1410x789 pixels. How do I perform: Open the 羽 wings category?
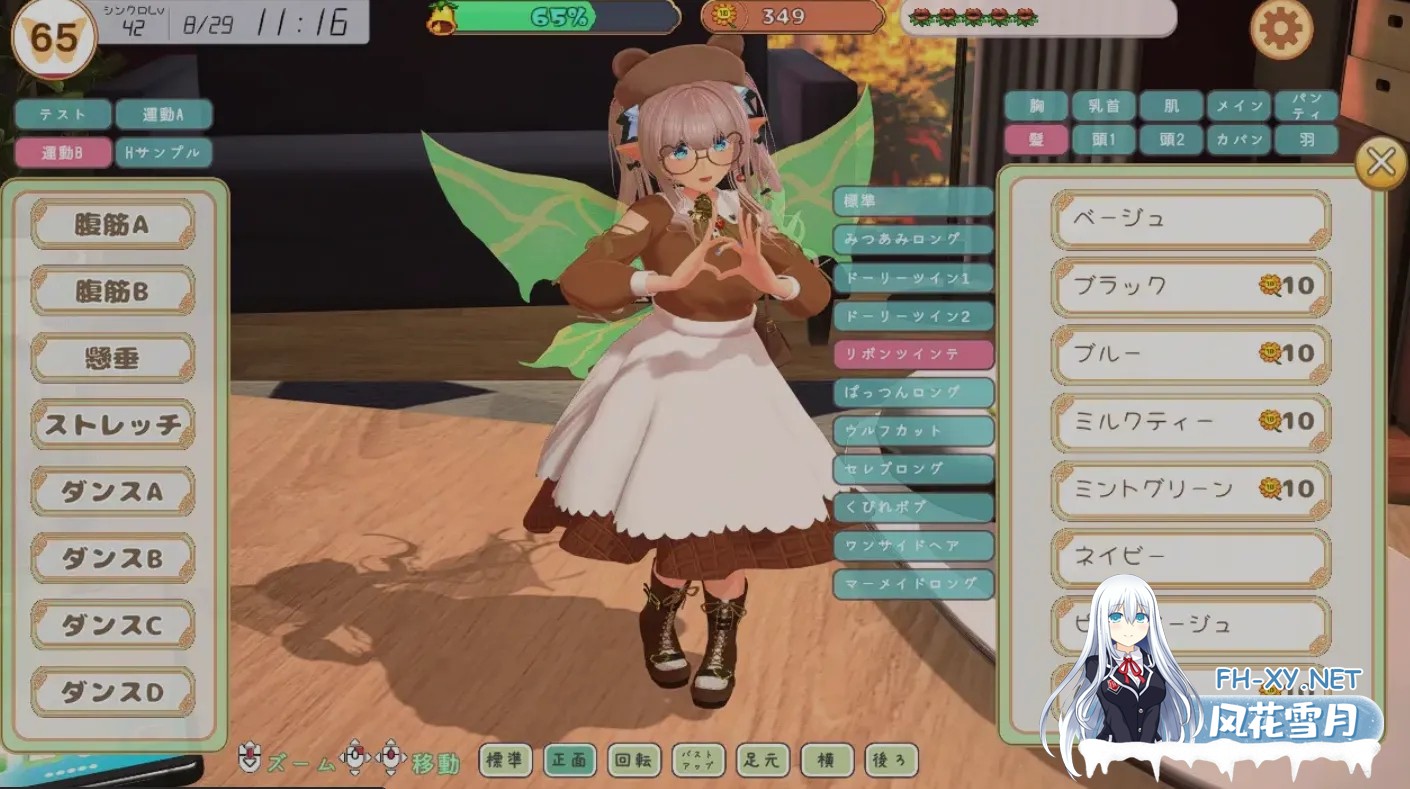click(x=1306, y=140)
